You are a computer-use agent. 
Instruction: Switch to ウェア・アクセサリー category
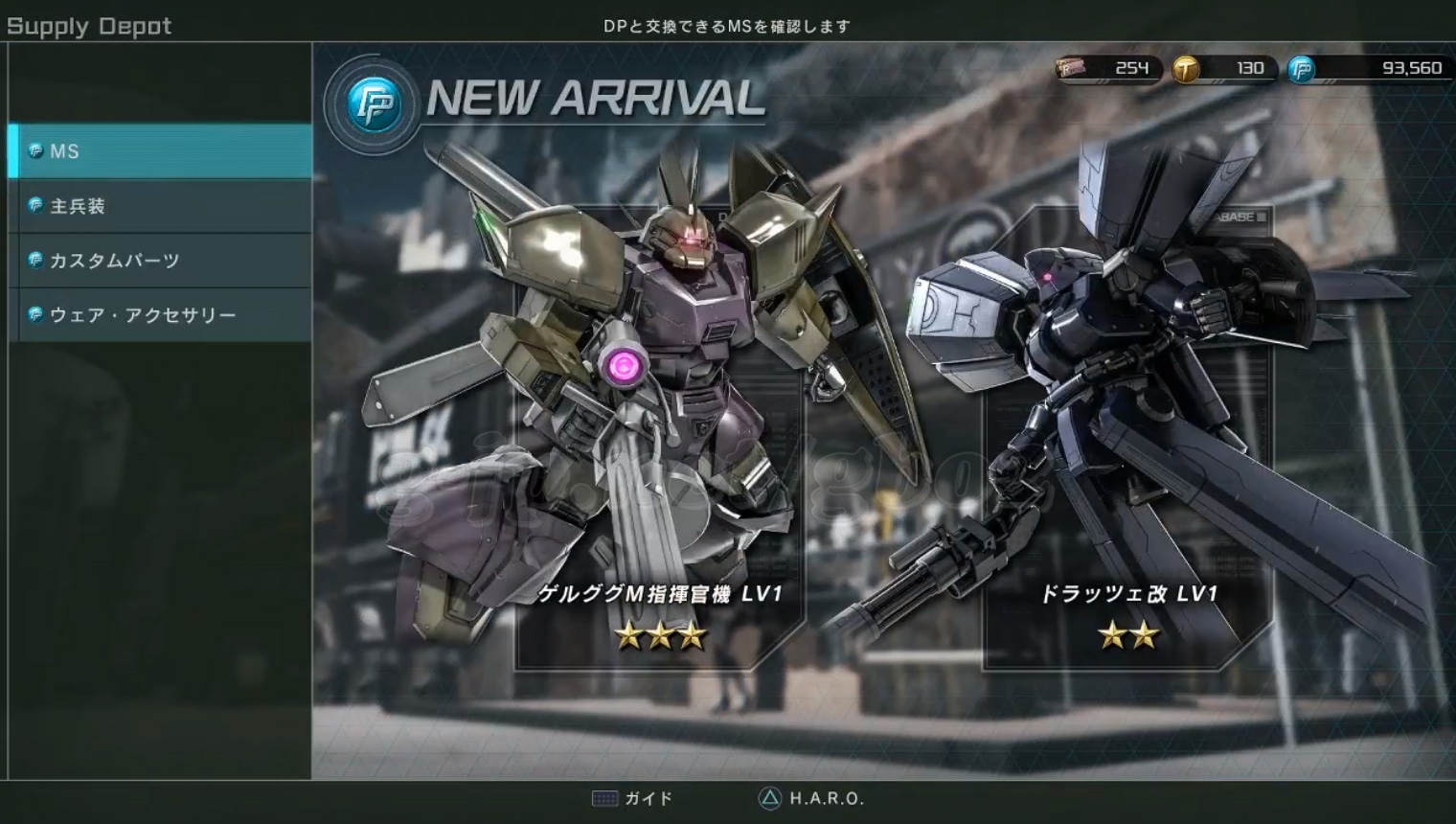tap(160, 315)
